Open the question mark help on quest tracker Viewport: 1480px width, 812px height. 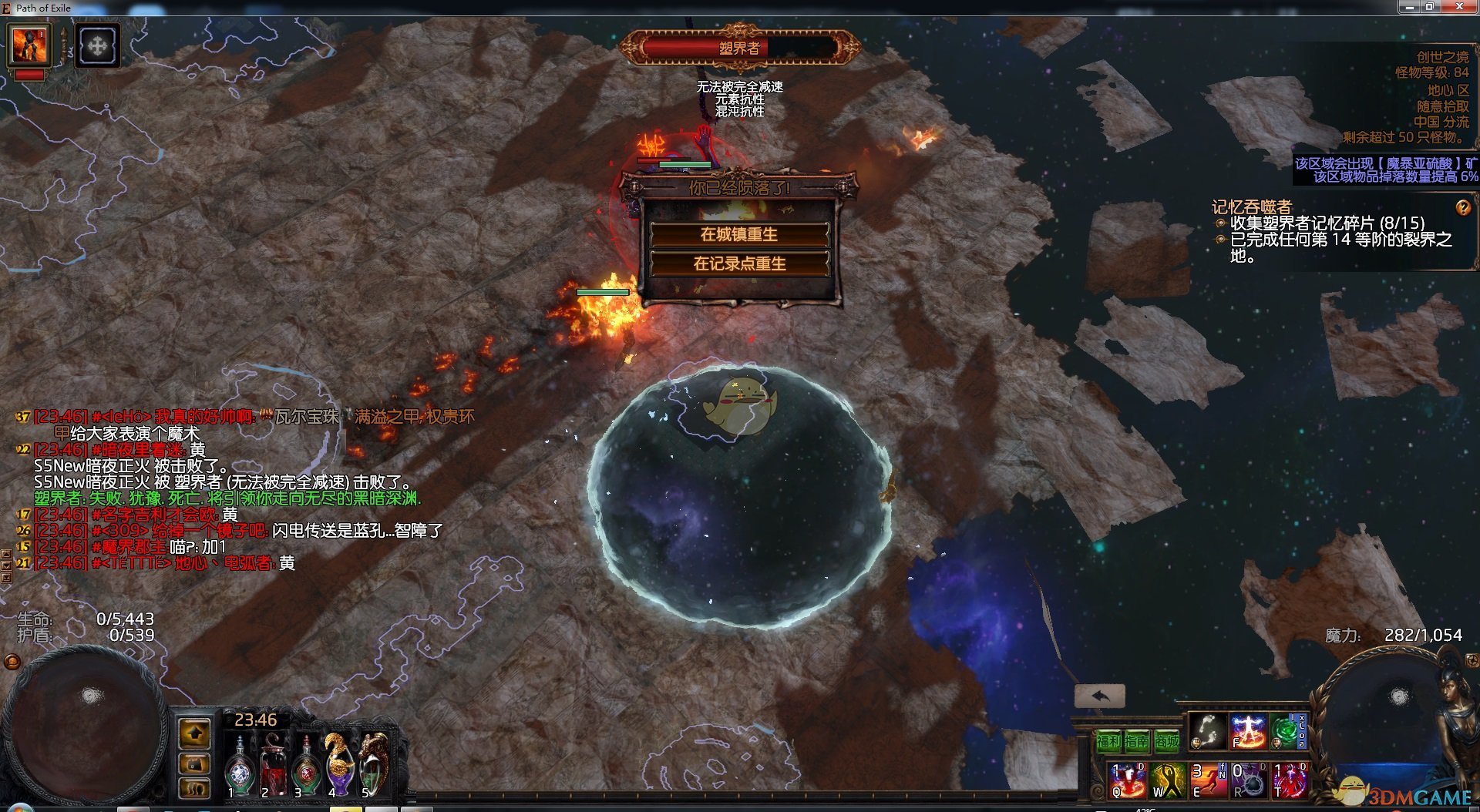pyautogui.click(x=1462, y=207)
